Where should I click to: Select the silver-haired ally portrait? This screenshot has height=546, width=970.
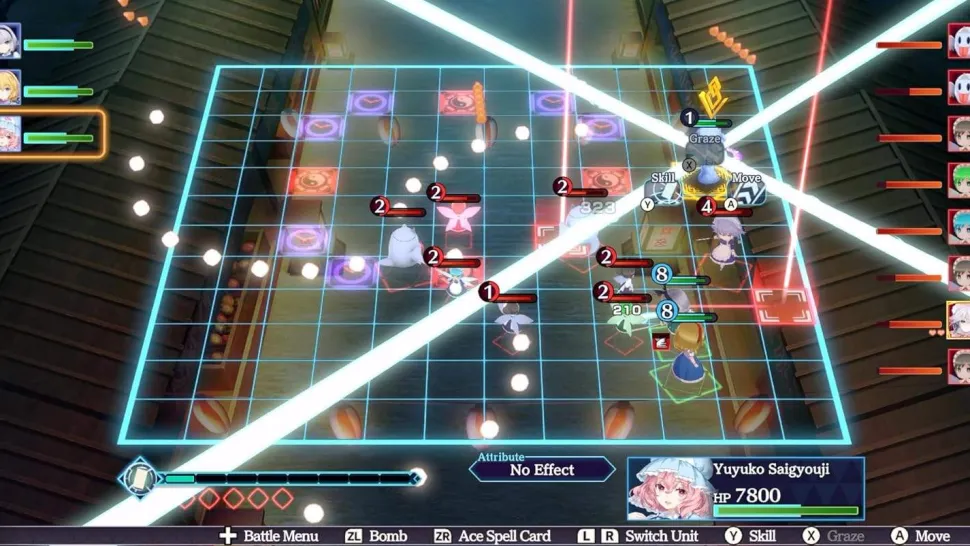[x=10, y=42]
